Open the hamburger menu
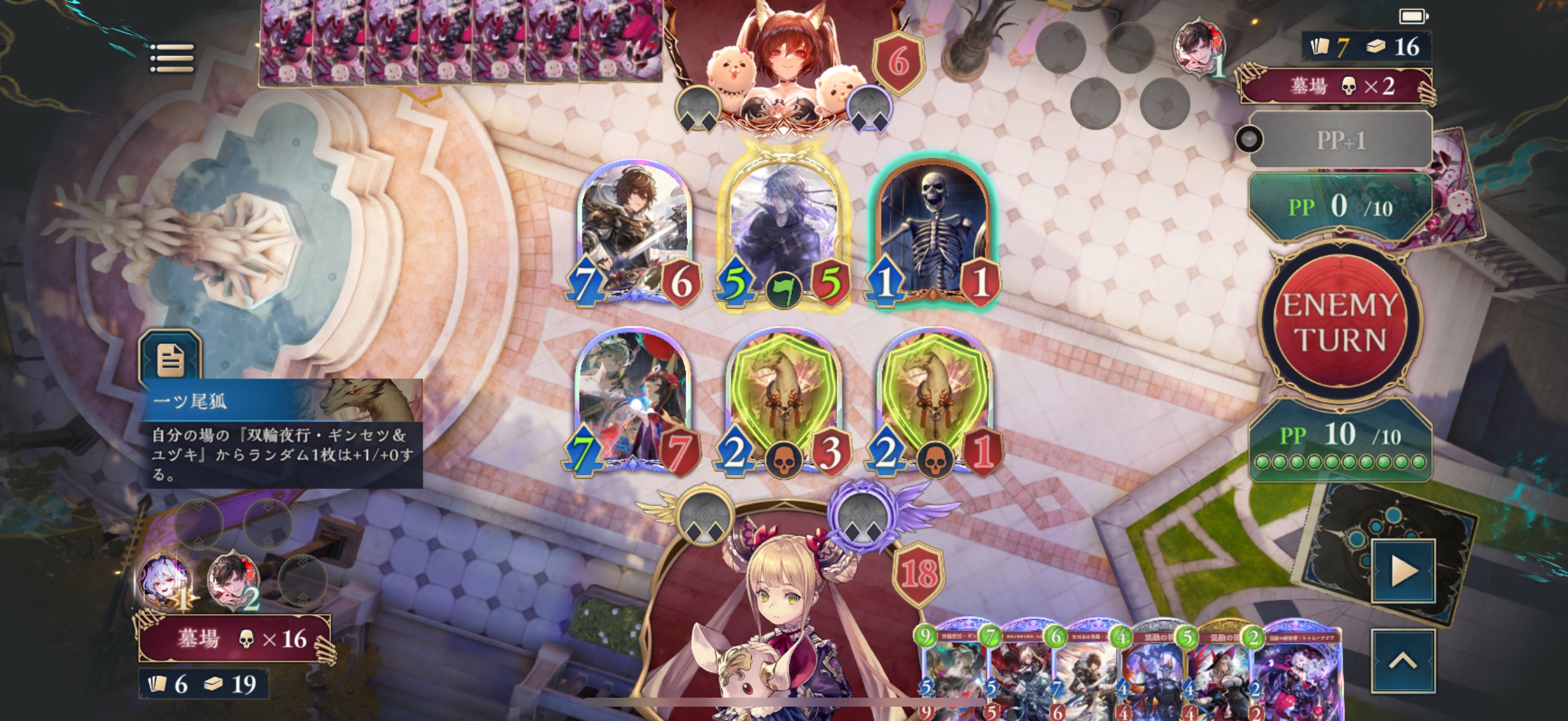1568x721 pixels. point(172,59)
